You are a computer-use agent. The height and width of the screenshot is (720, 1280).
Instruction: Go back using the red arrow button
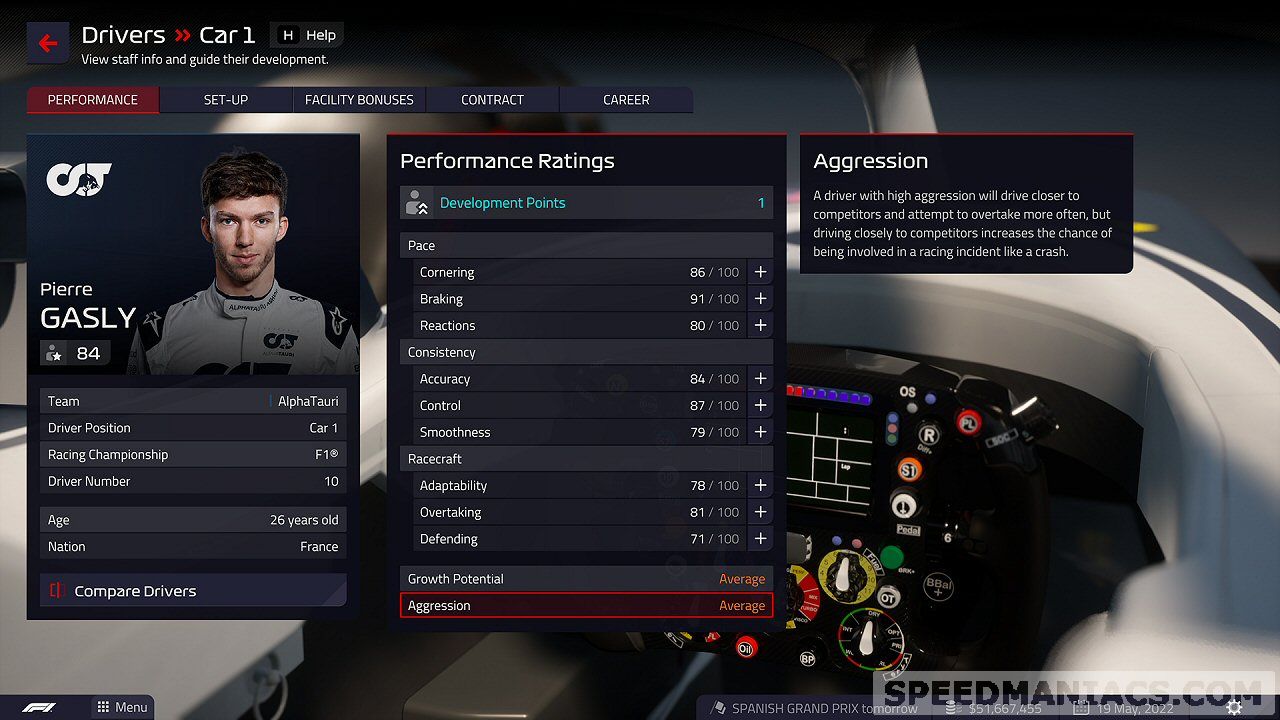click(48, 43)
